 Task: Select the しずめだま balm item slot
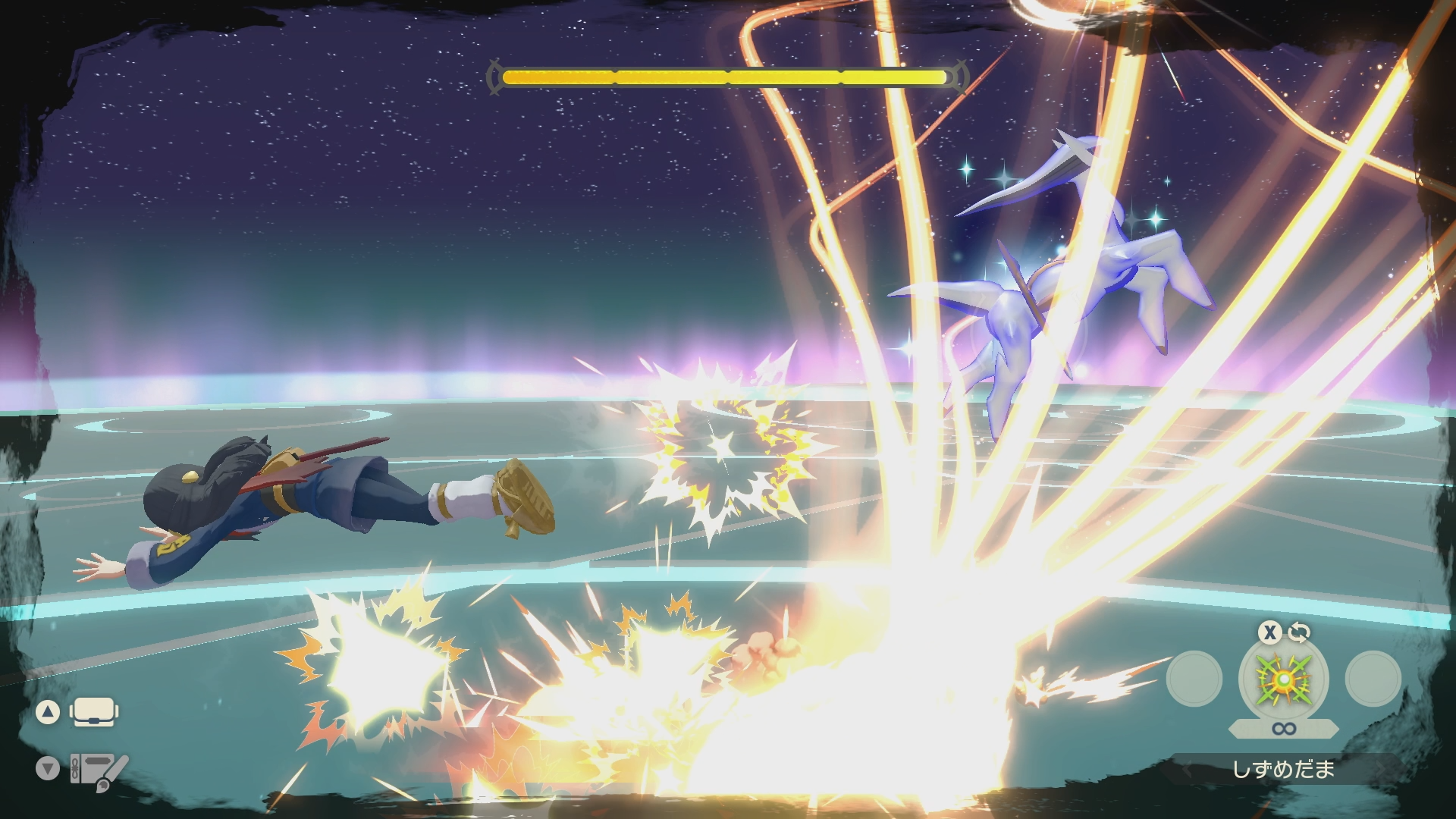pyautogui.click(x=1283, y=679)
